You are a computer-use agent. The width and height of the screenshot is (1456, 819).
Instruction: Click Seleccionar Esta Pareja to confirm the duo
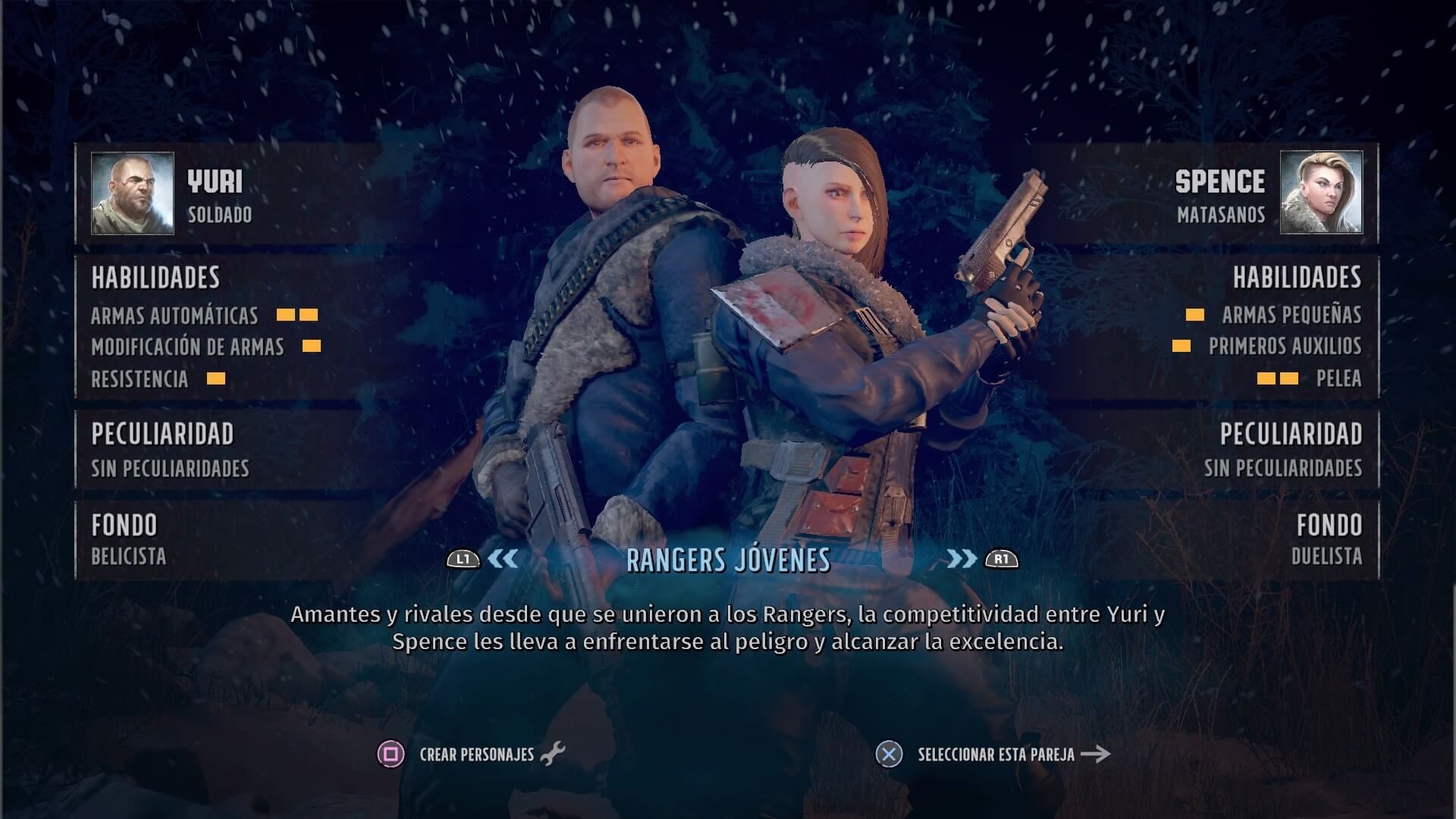[996, 754]
